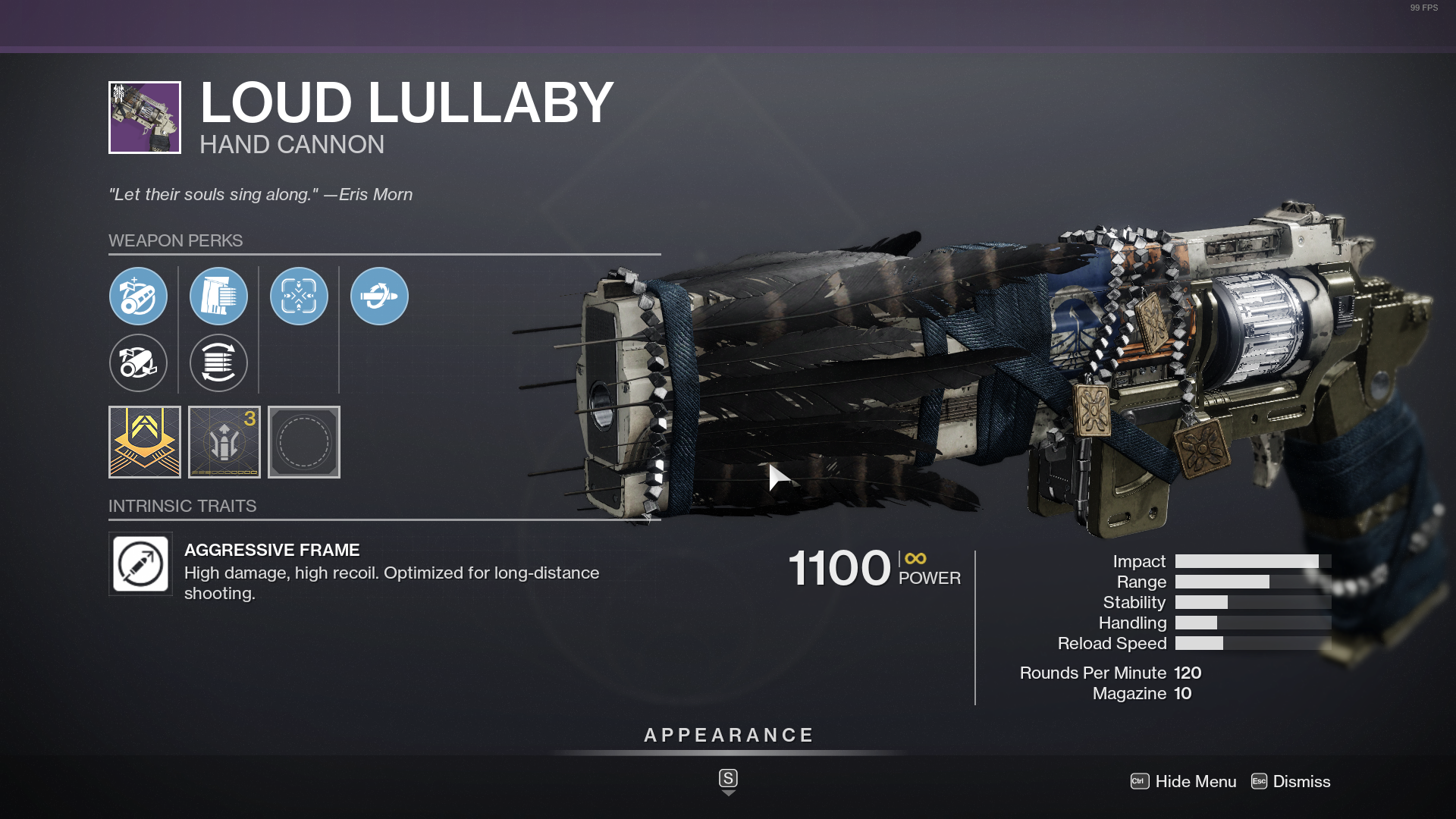Image resolution: width=1456 pixels, height=819 pixels.
Task: Select the equipped blue barrel perk
Action: pyautogui.click(x=138, y=297)
